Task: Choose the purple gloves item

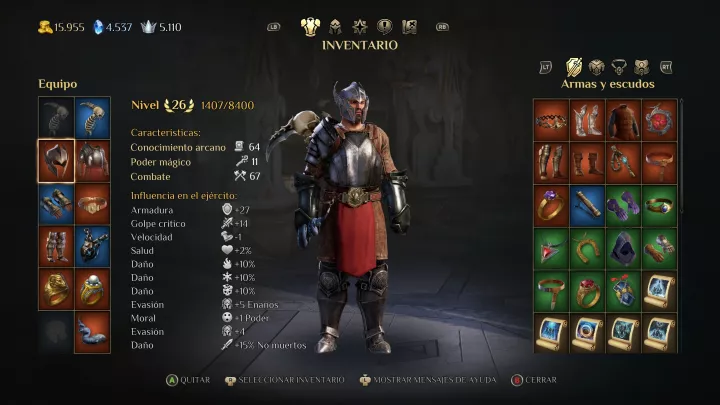Action: point(623,204)
